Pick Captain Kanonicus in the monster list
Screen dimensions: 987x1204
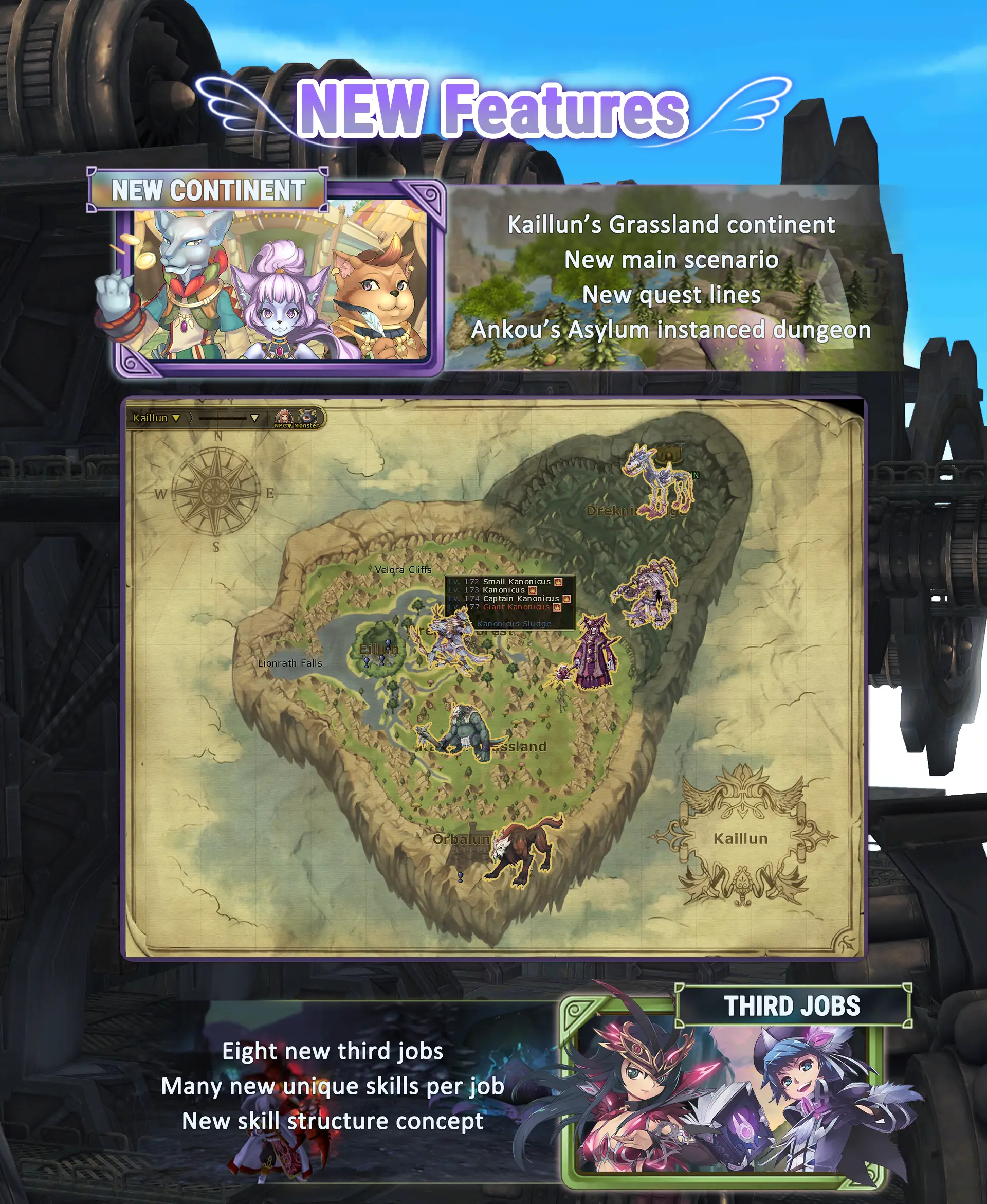tap(521, 598)
